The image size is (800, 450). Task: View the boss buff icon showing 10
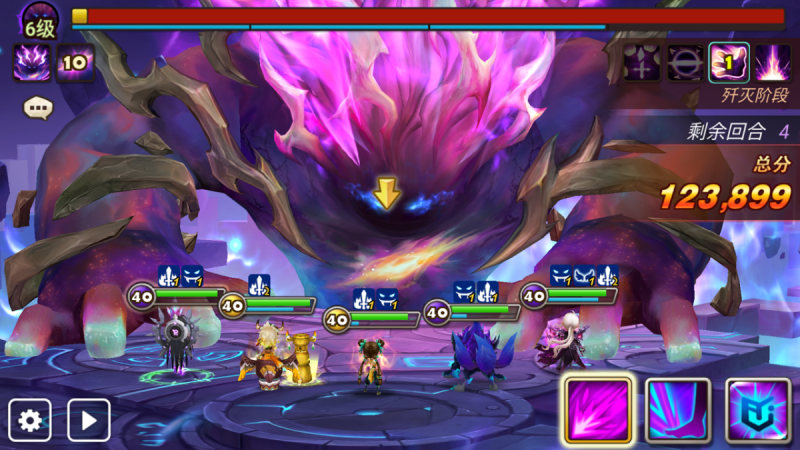pyautogui.click(x=76, y=63)
